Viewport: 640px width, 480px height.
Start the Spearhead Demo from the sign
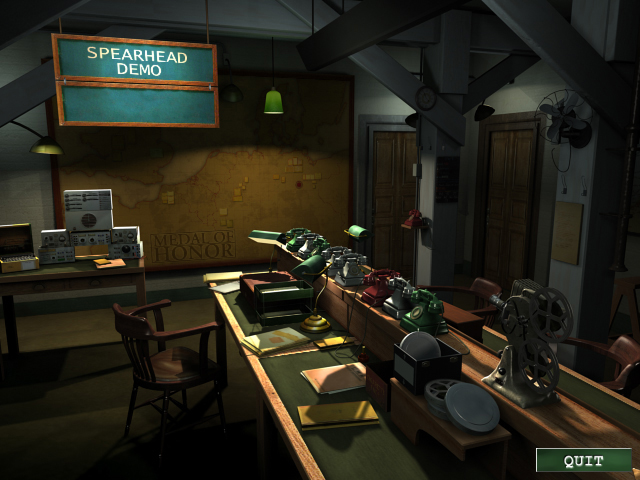pos(137,60)
